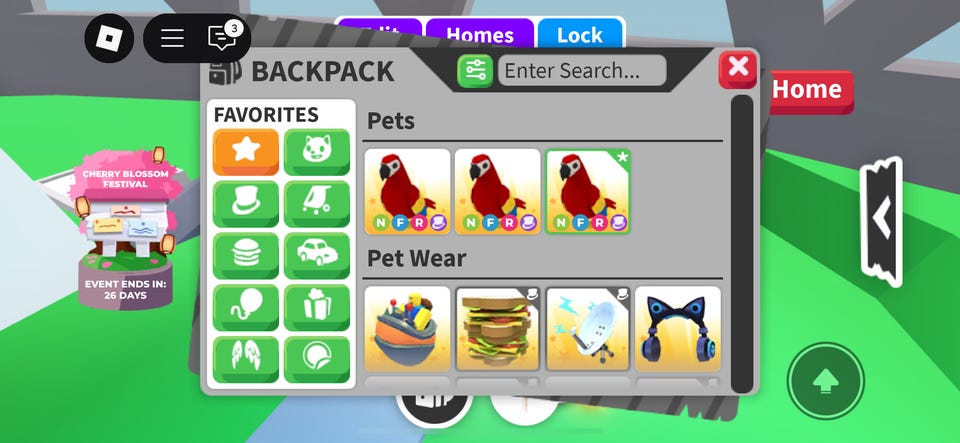Show the stroller category
The height and width of the screenshot is (443, 960).
pos(317,204)
